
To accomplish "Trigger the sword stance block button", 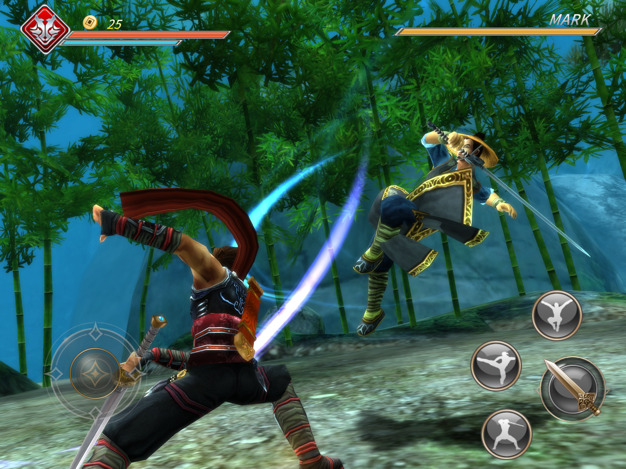I will (x=506, y=434).
